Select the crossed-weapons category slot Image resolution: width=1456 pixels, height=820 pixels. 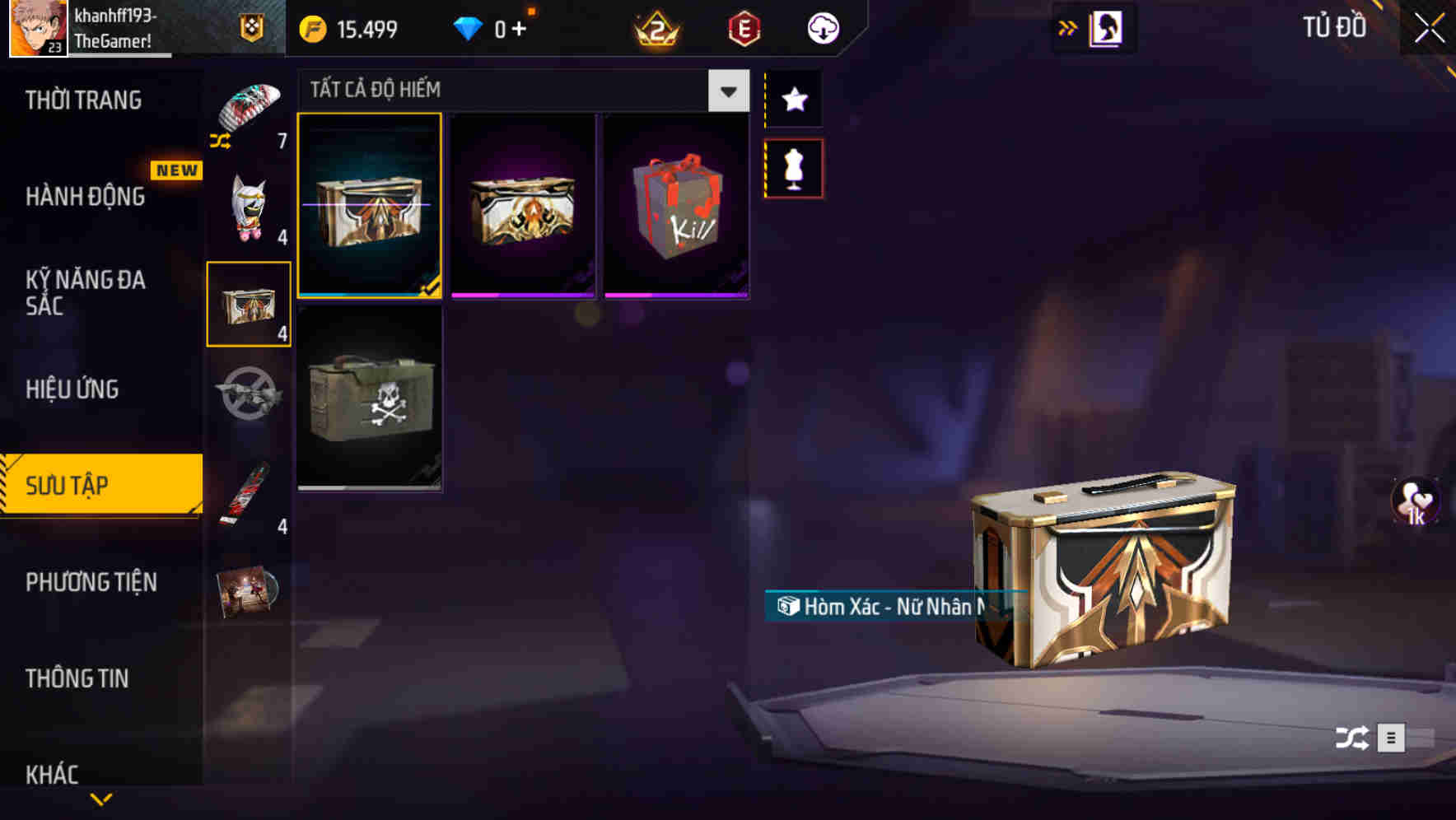tap(249, 401)
